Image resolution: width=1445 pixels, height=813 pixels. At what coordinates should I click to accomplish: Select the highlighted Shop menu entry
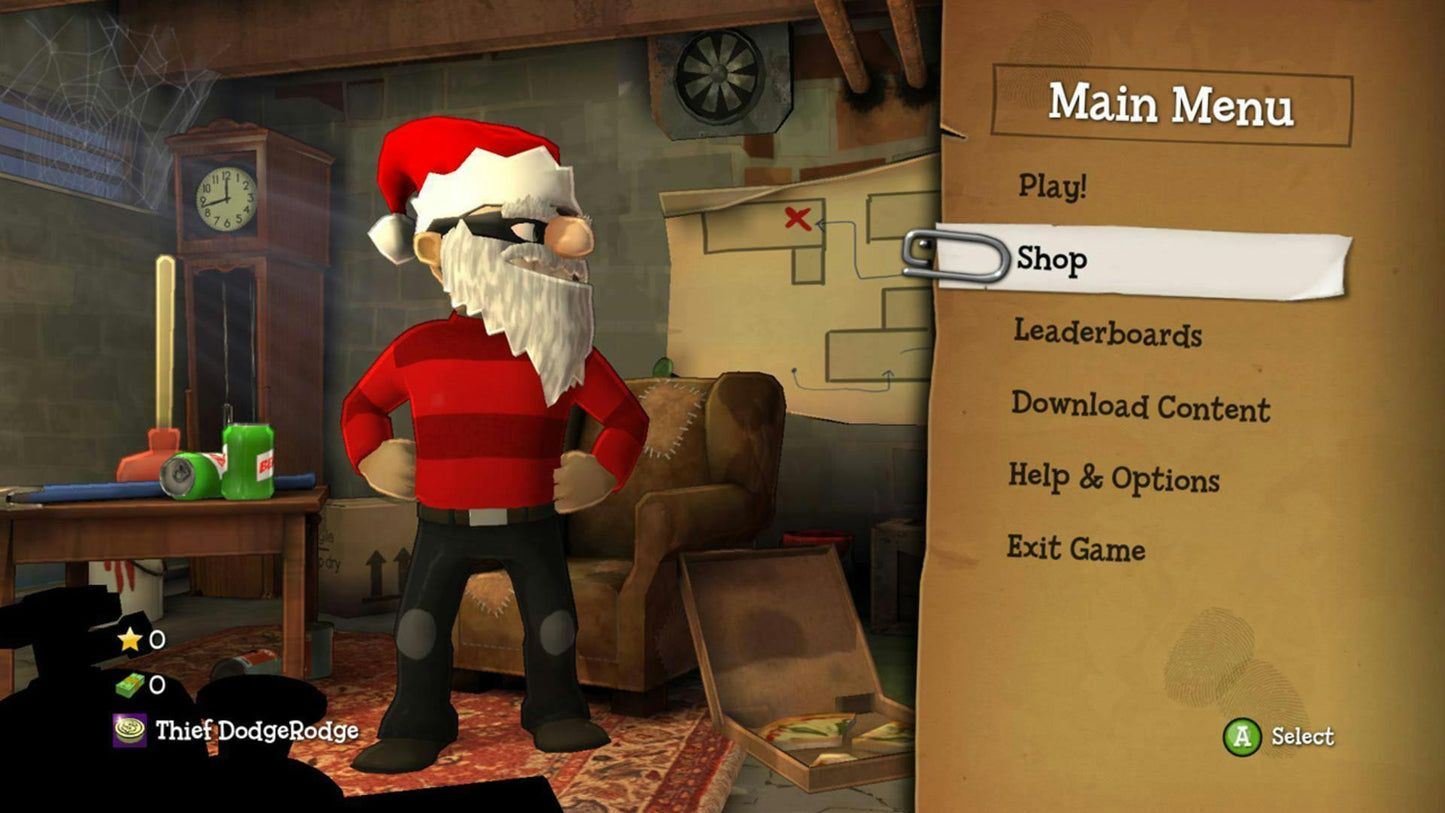click(x=1051, y=259)
